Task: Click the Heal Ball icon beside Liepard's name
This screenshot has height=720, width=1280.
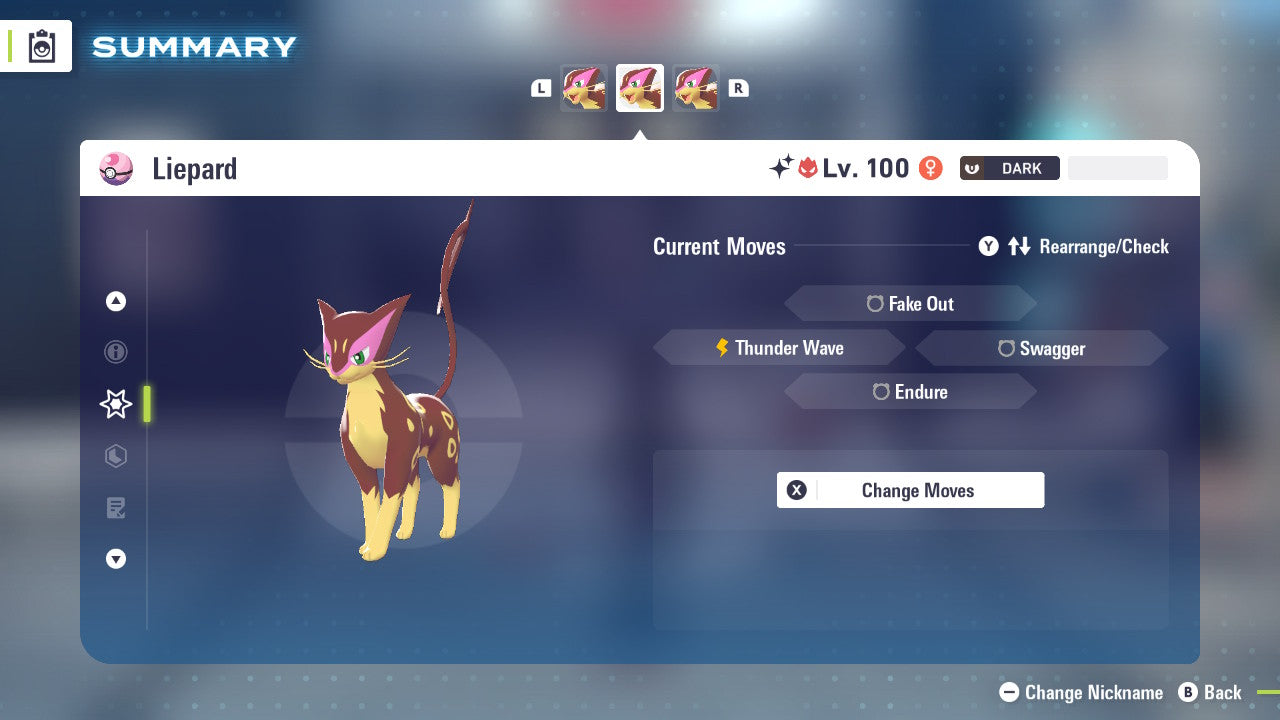Action: point(116,169)
